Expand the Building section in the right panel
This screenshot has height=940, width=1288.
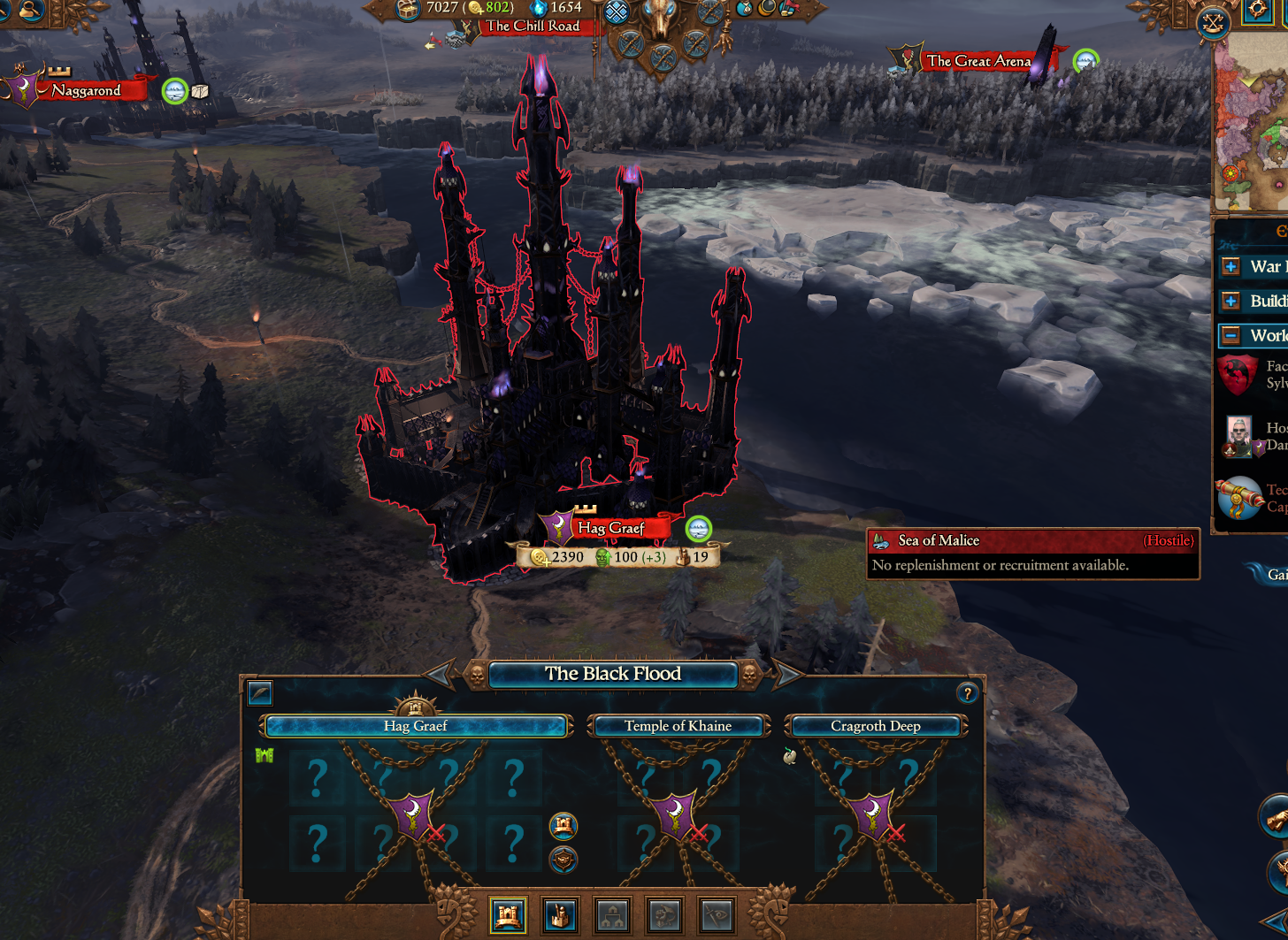[x=1231, y=301]
